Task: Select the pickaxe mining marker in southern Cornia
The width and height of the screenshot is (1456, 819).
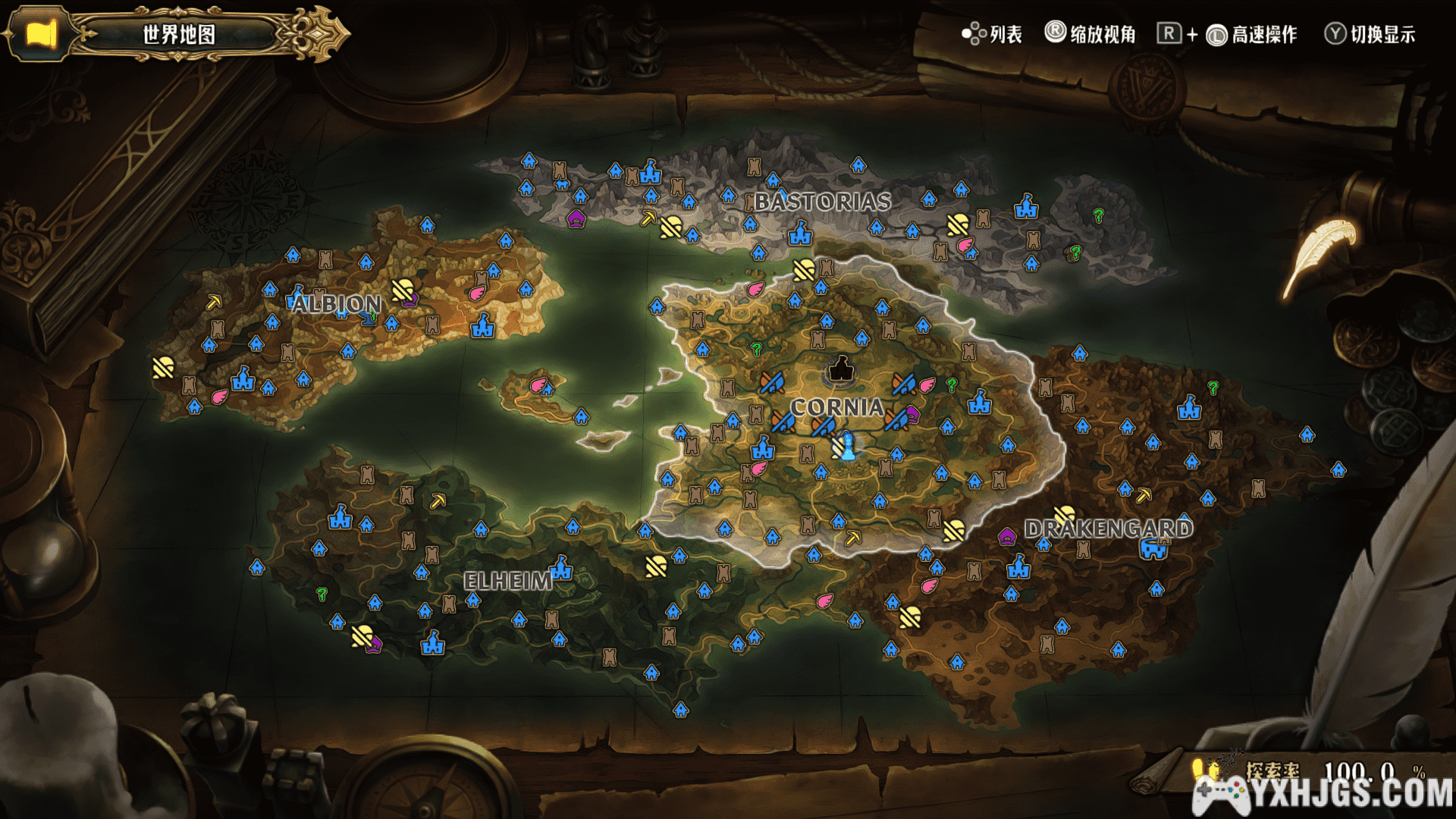Action: (x=853, y=538)
